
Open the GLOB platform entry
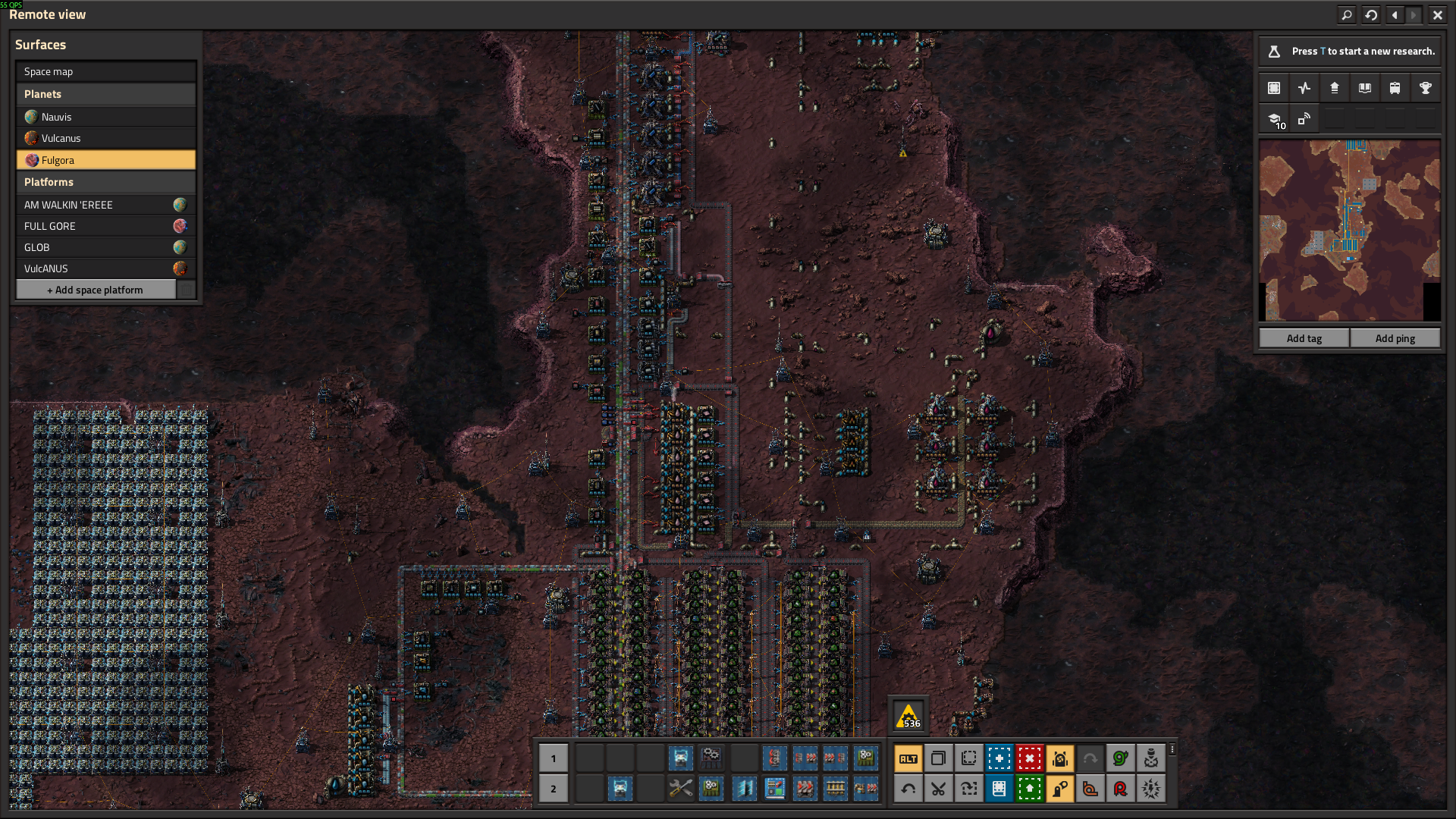pos(105,247)
